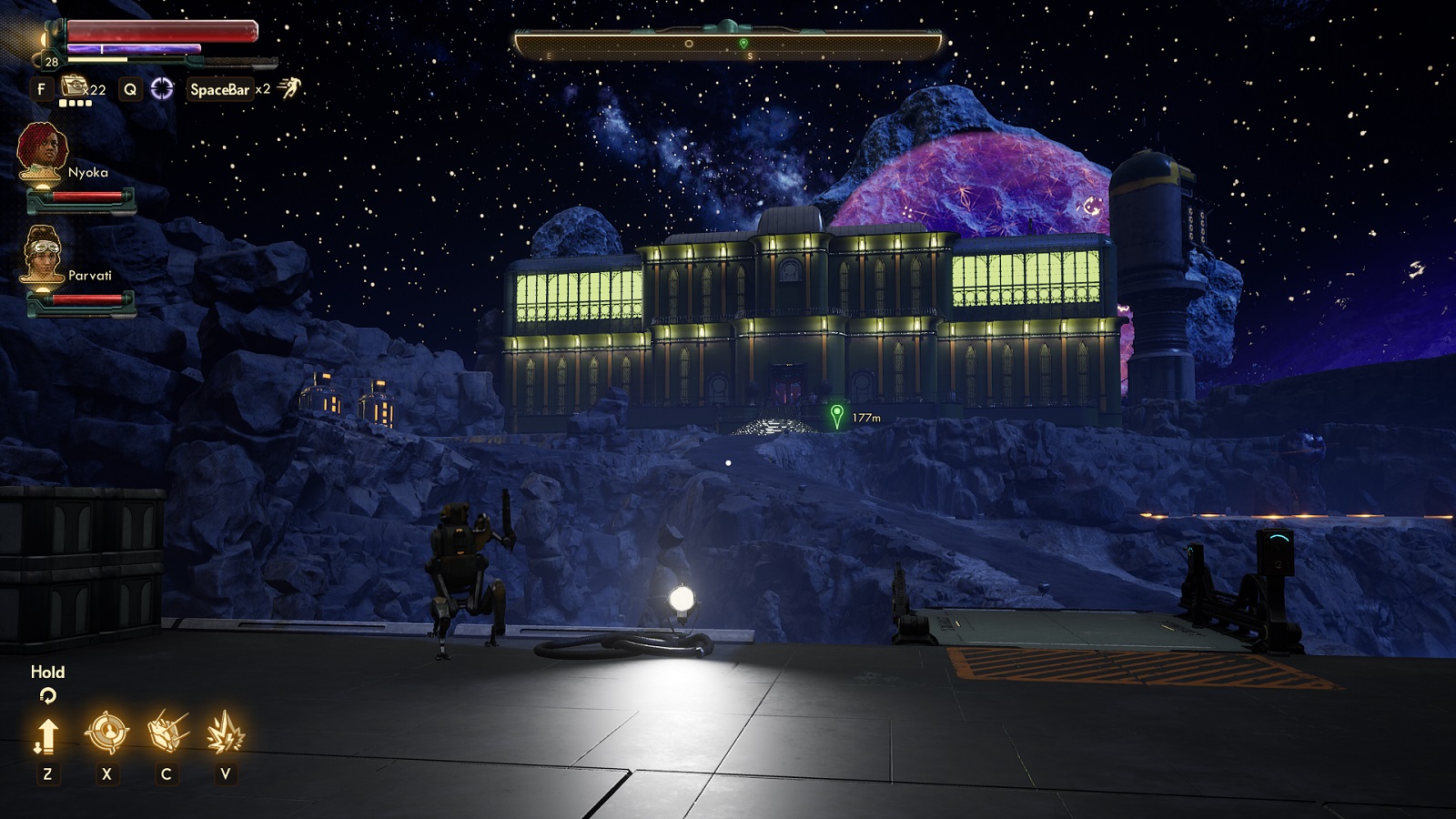Trigger the explosion burst companion ability
The width and height of the screenshot is (1456, 819).
tap(225, 733)
